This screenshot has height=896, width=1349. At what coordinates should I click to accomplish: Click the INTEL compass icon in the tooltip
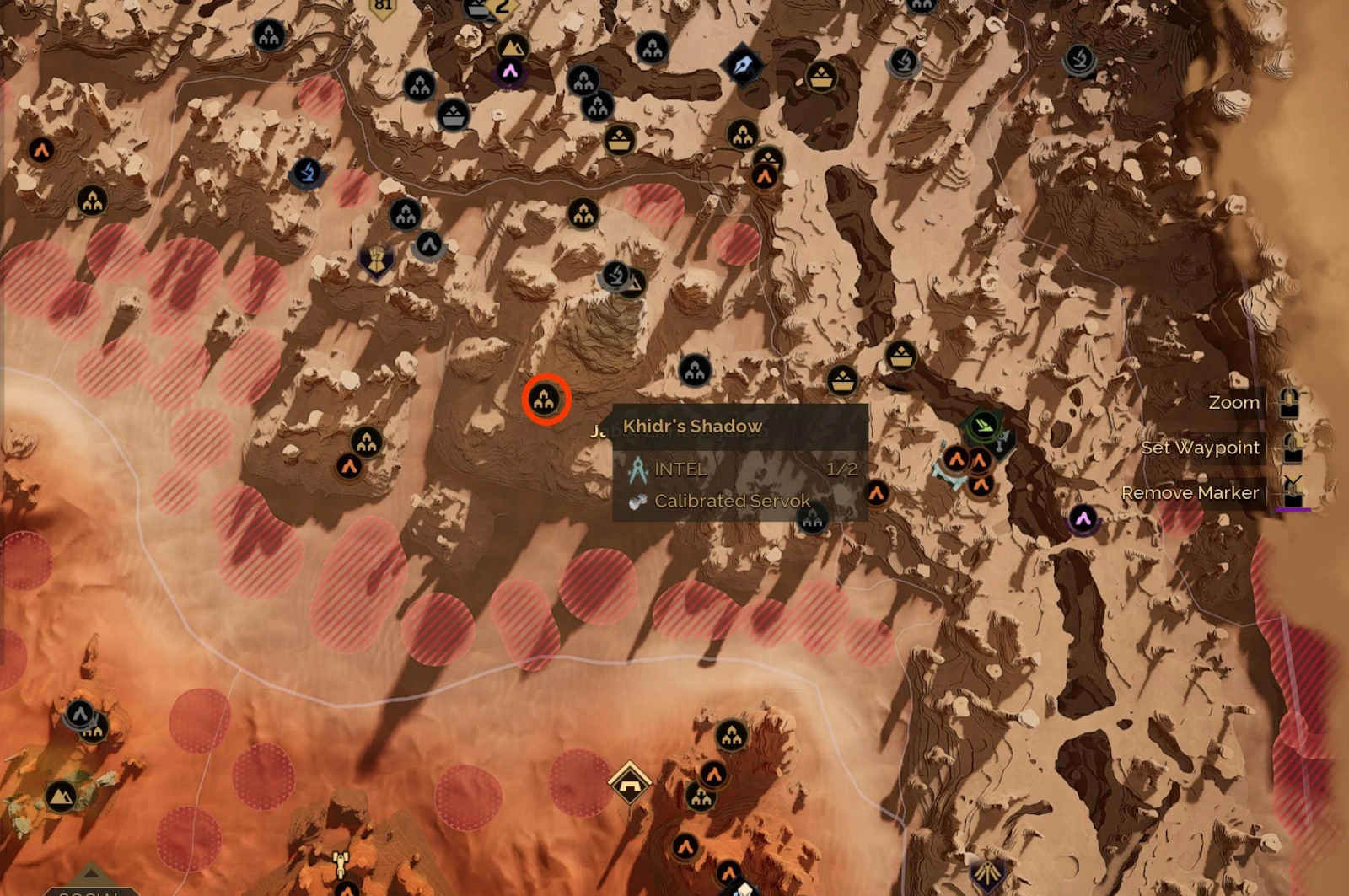click(638, 469)
